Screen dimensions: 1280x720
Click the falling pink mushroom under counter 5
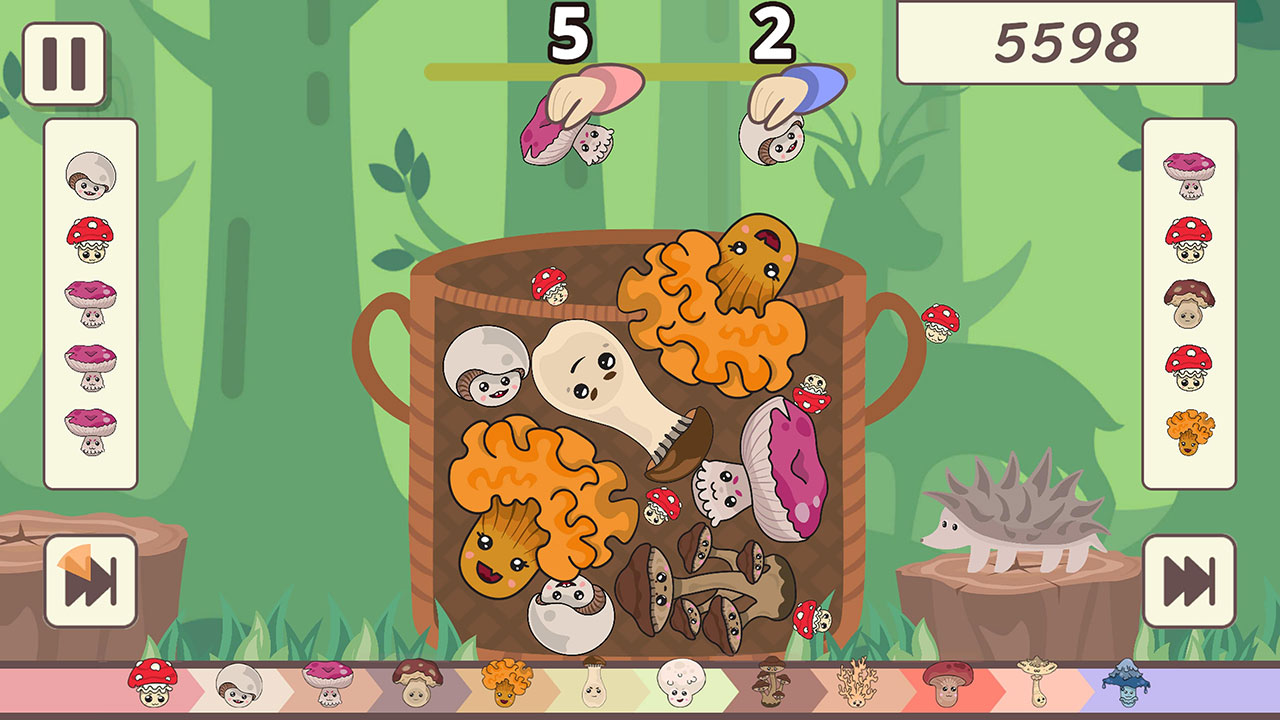(x=580, y=110)
